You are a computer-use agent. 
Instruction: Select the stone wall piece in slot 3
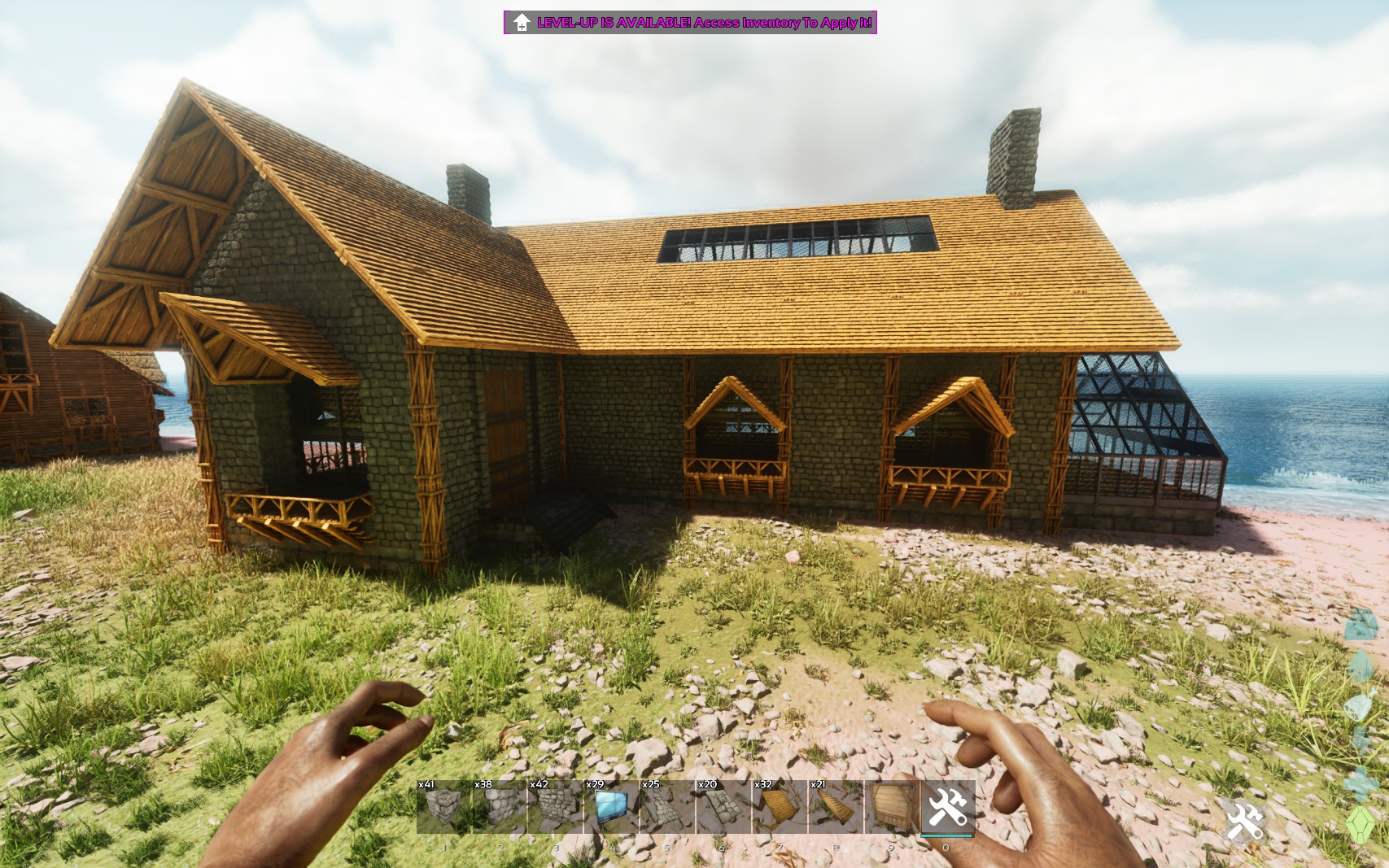[556, 810]
